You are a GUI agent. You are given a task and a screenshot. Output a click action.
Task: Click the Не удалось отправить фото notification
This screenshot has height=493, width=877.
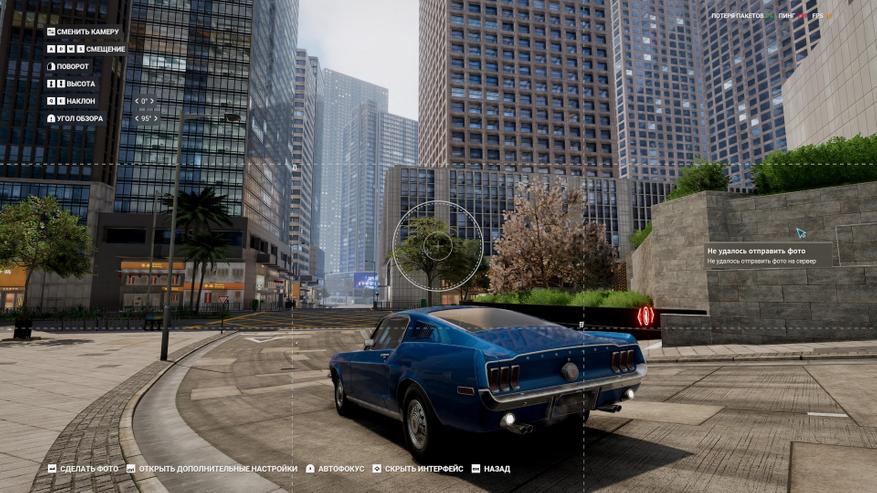(x=770, y=255)
